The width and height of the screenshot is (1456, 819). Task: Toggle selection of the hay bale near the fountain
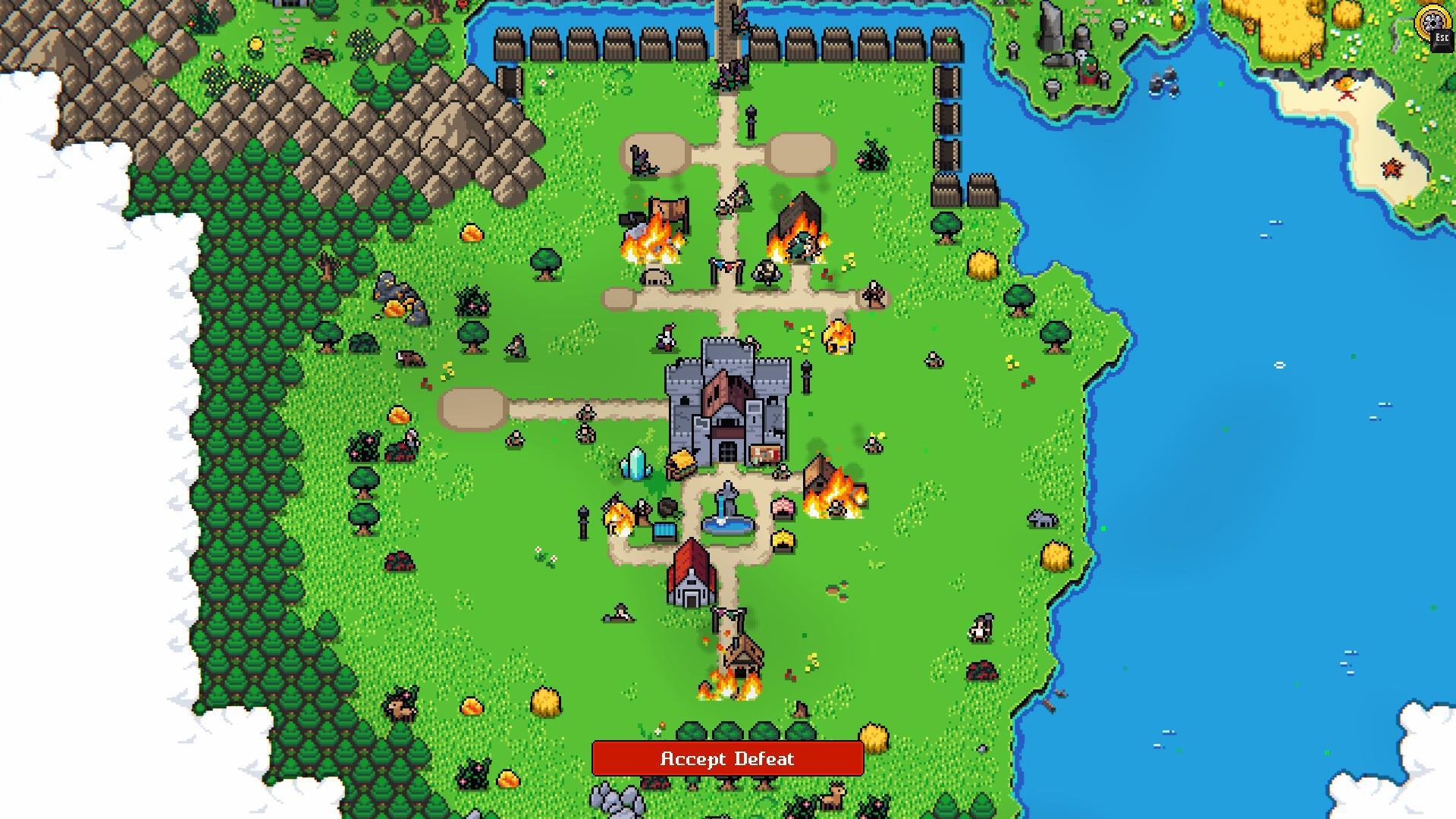point(783,540)
